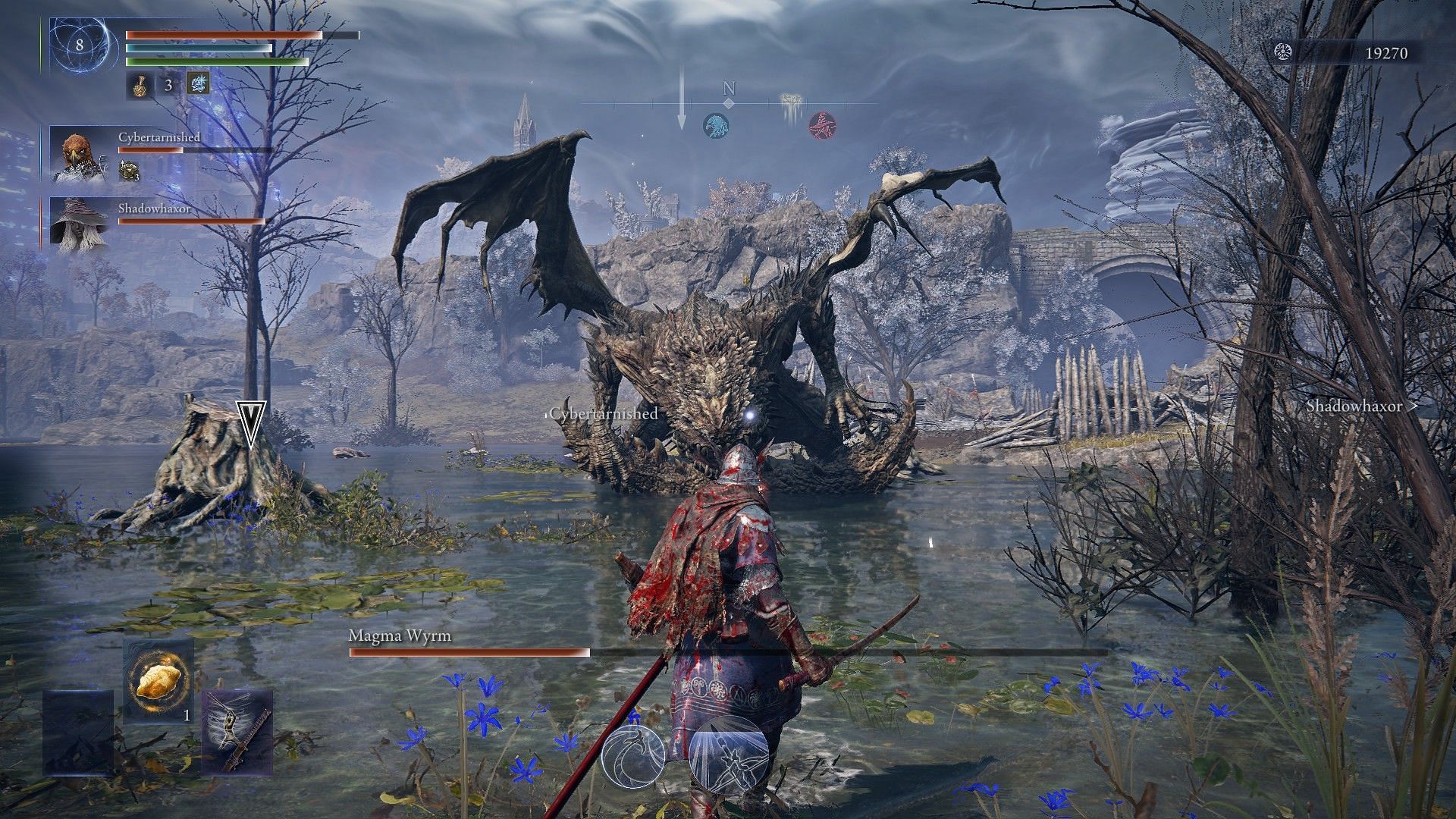Select Cybertarnished's bird portrait

point(79,155)
